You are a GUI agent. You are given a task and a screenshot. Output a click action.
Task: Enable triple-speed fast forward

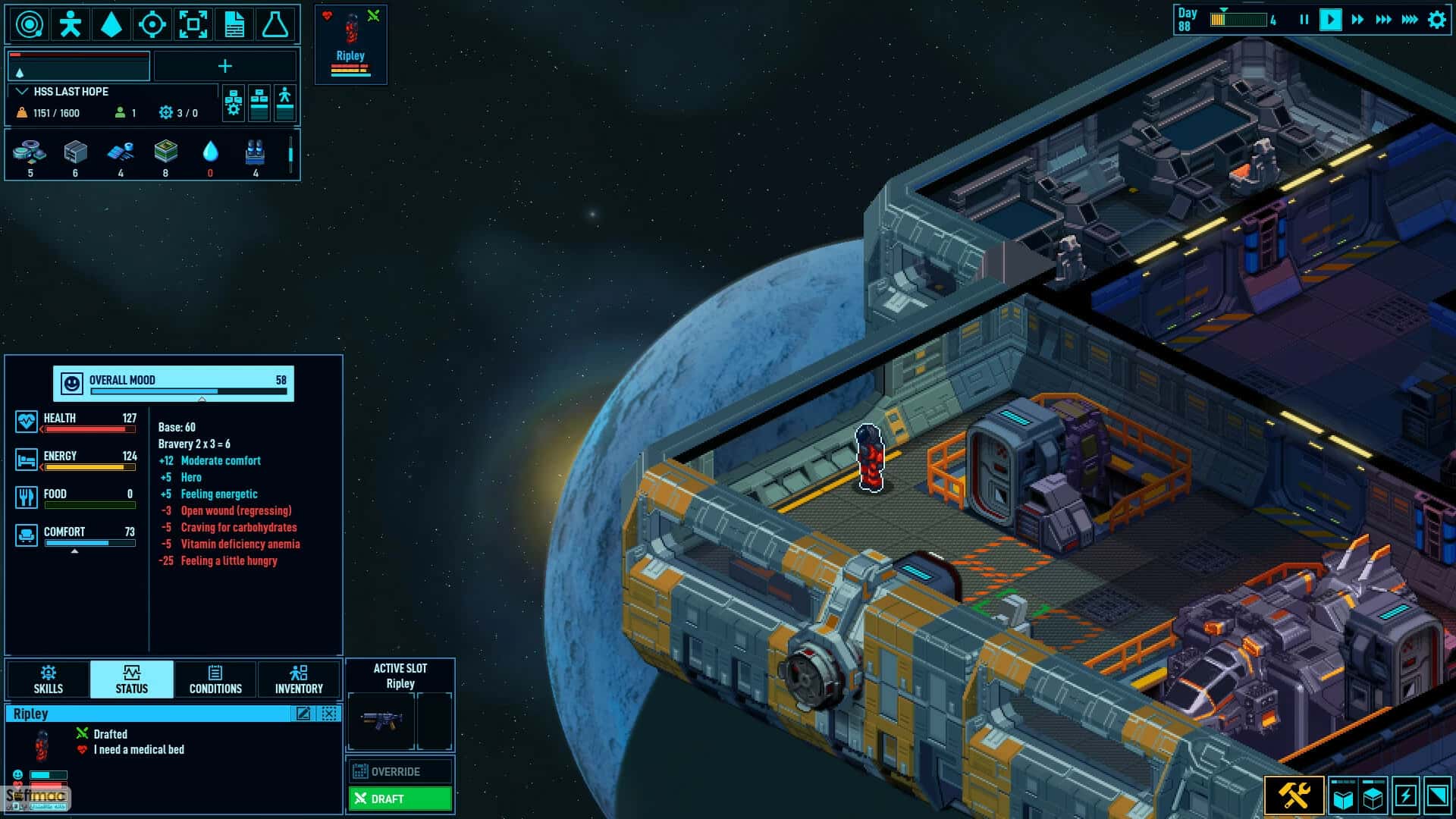click(1385, 20)
